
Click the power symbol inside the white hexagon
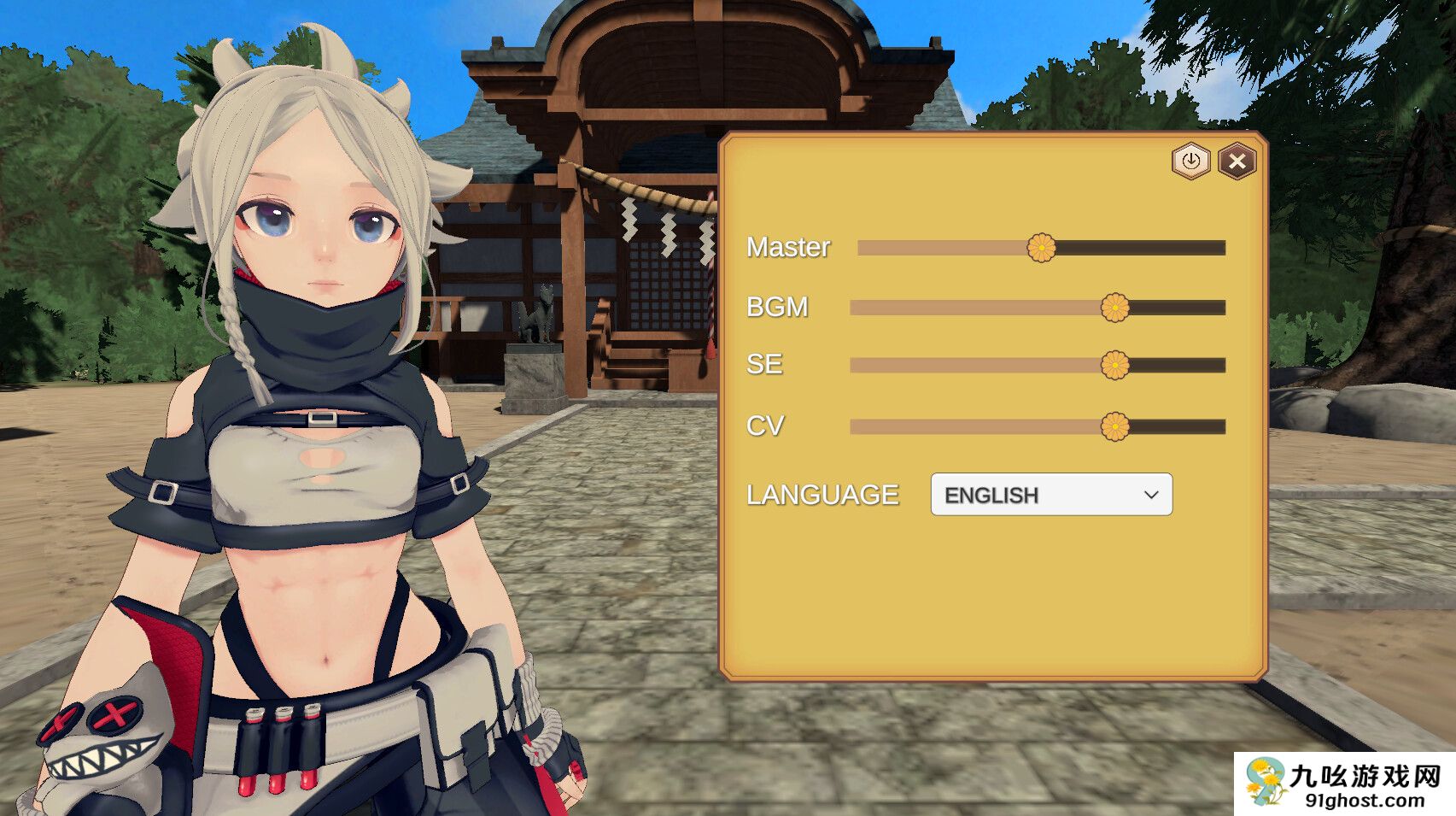pyautogui.click(x=1191, y=161)
